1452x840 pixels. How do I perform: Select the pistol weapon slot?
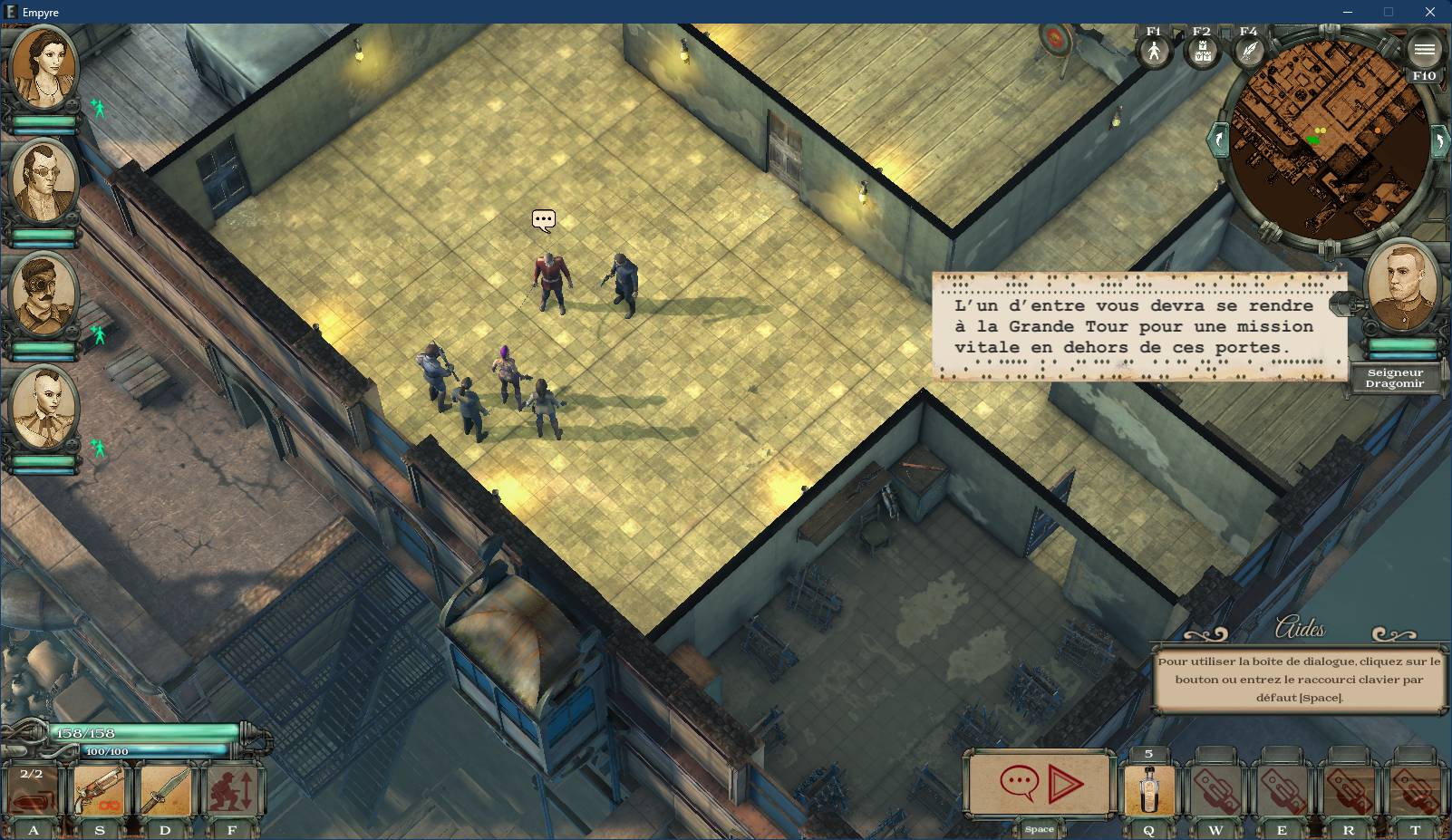tap(99, 791)
